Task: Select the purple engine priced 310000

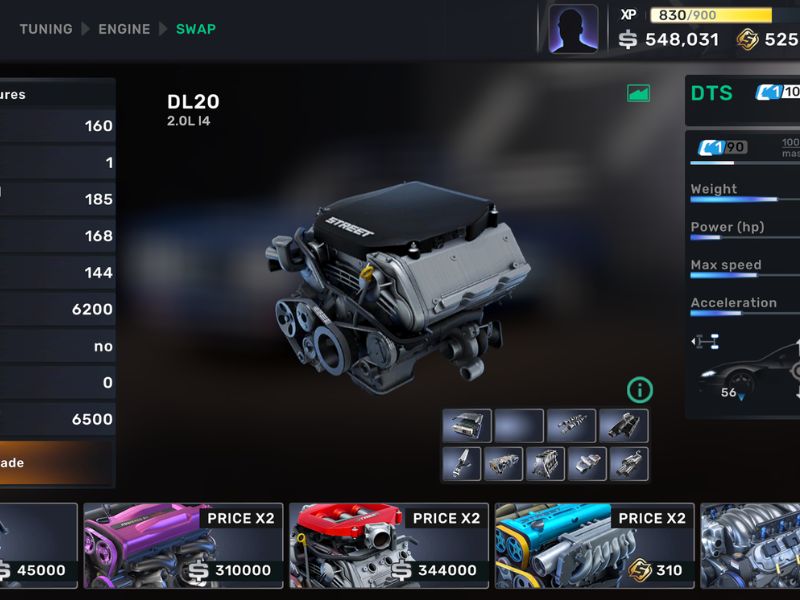Action: (183, 544)
